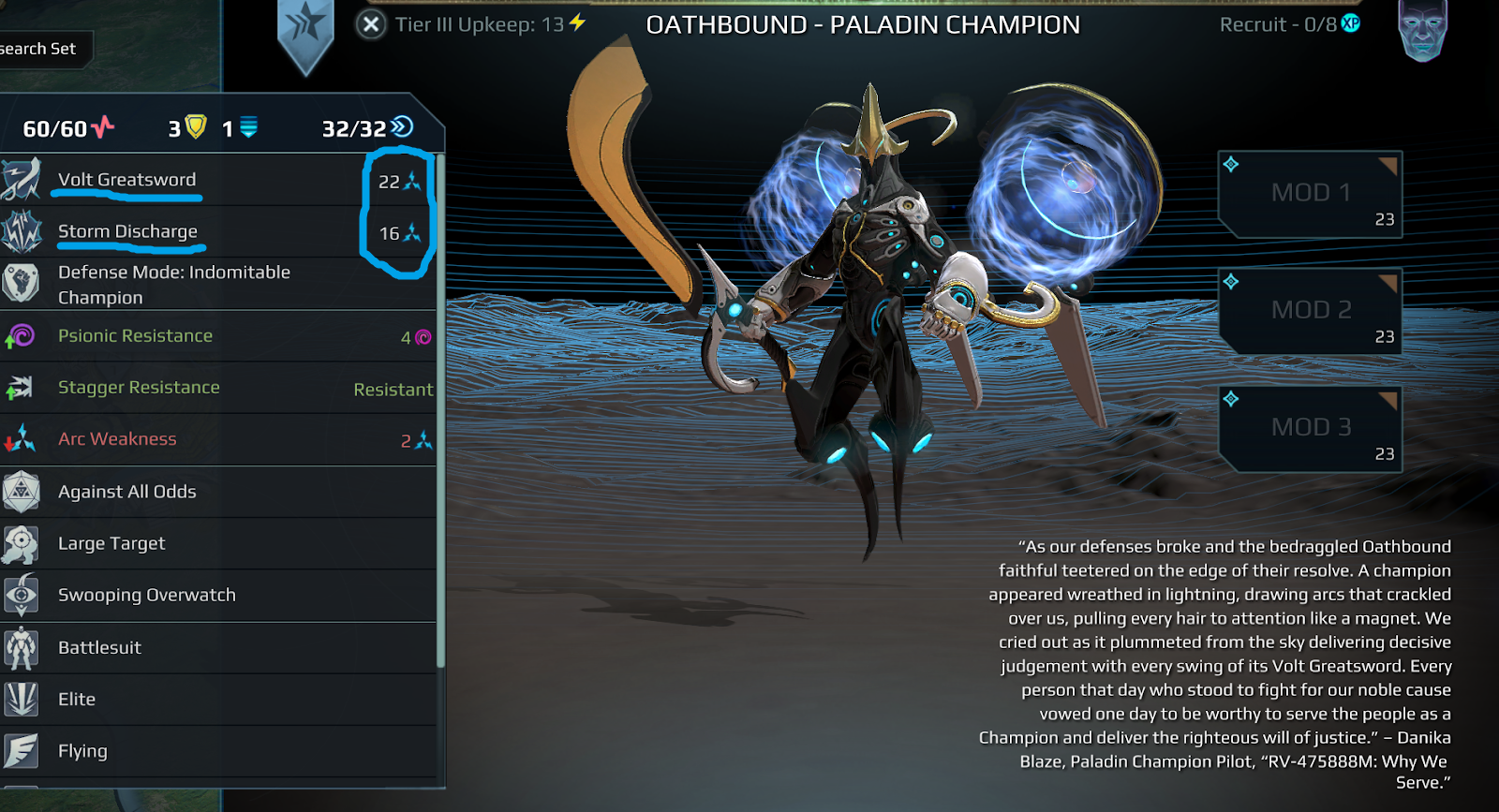
Task: Click the Against All Odds trait icon
Action: tap(21, 491)
